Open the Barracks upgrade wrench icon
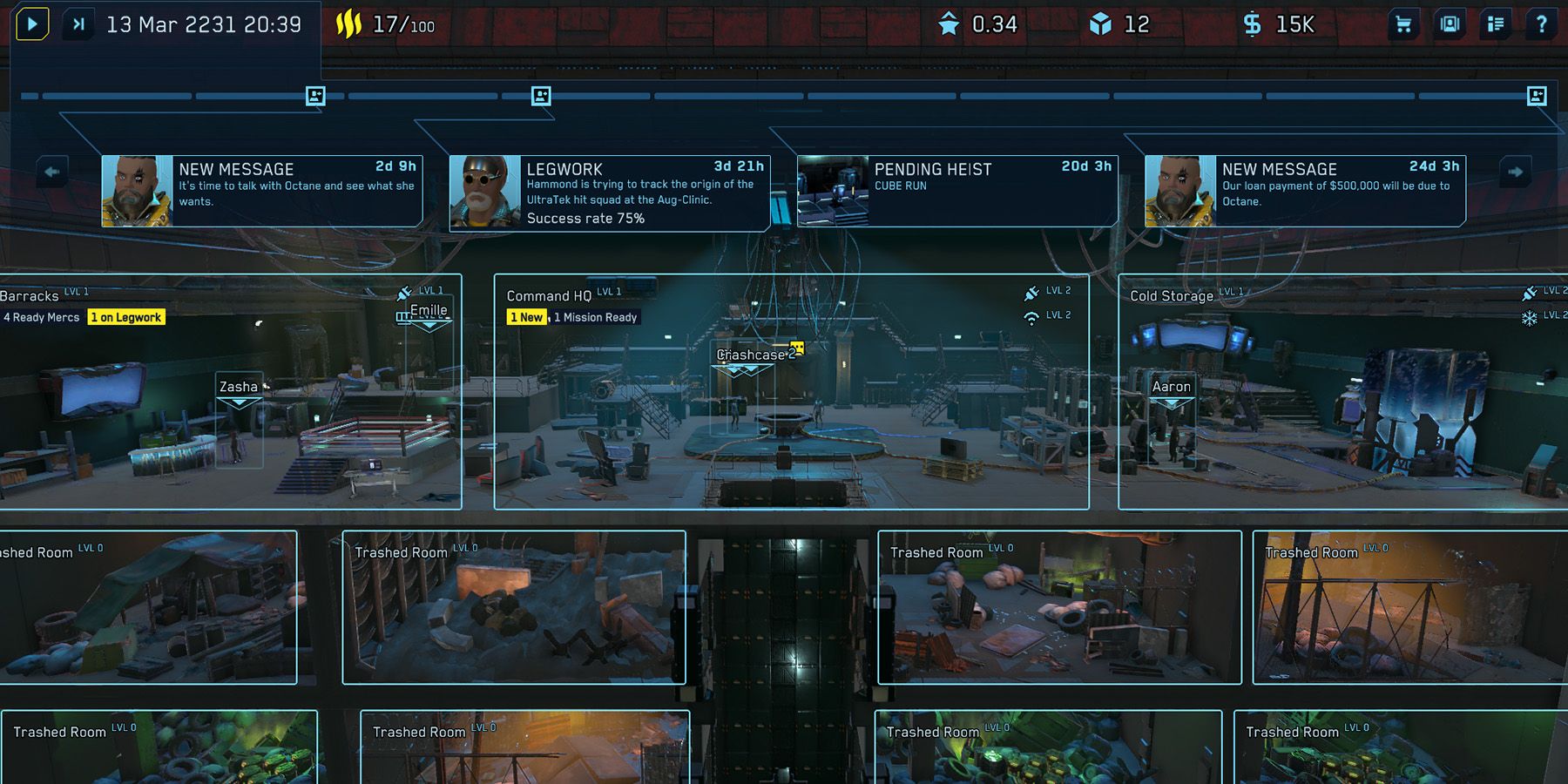This screenshot has width=1568, height=784. pyautogui.click(x=404, y=291)
